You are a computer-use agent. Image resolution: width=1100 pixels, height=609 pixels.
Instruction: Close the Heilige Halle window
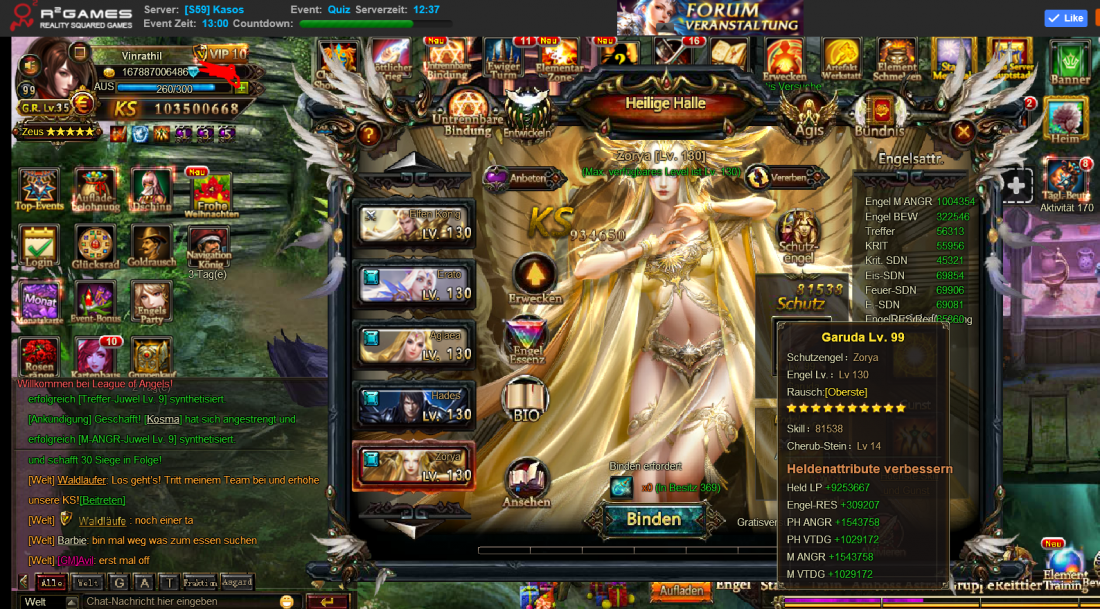click(x=963, y=132)
